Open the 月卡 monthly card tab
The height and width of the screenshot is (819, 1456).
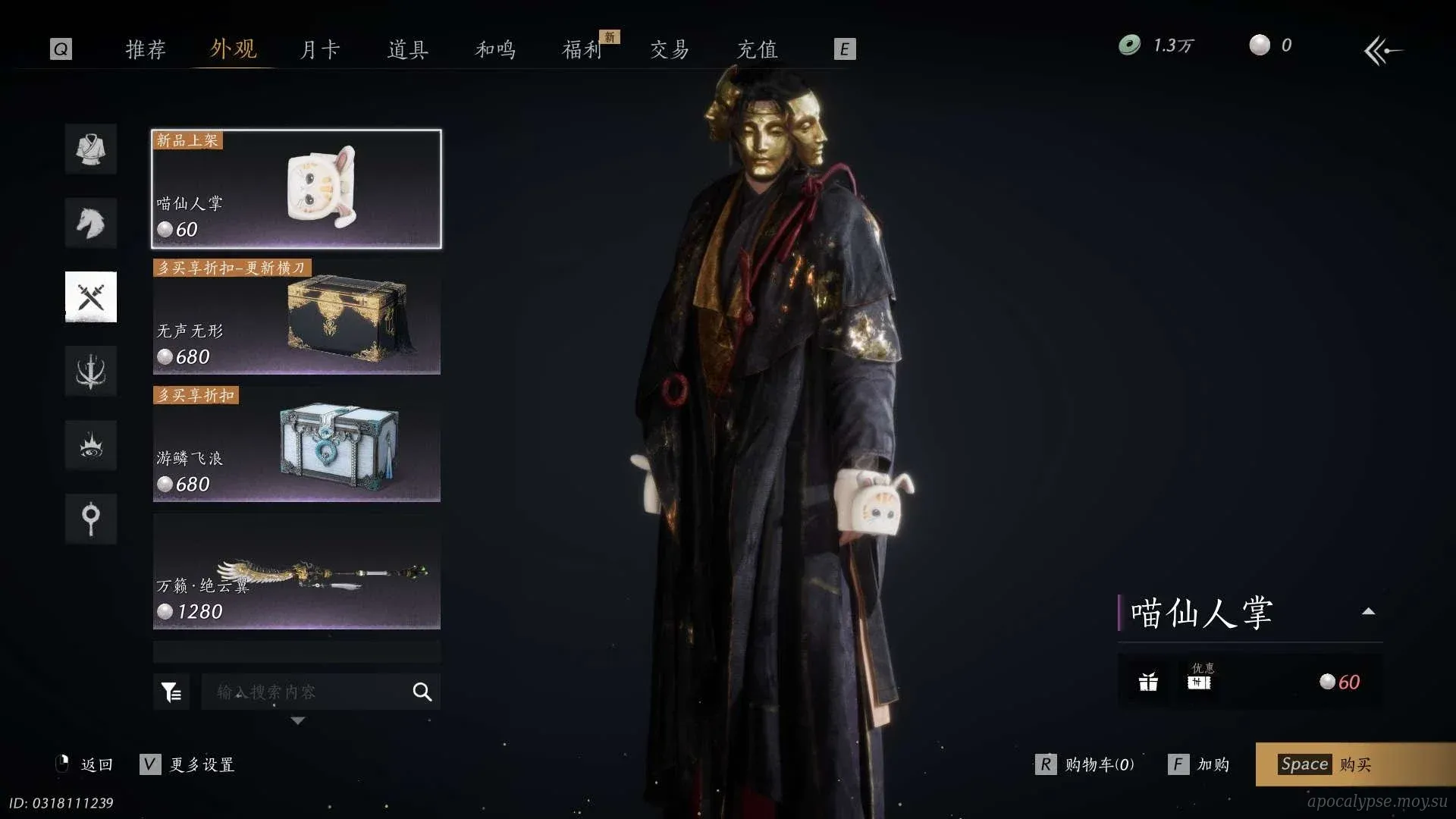(x=320, y=49)
